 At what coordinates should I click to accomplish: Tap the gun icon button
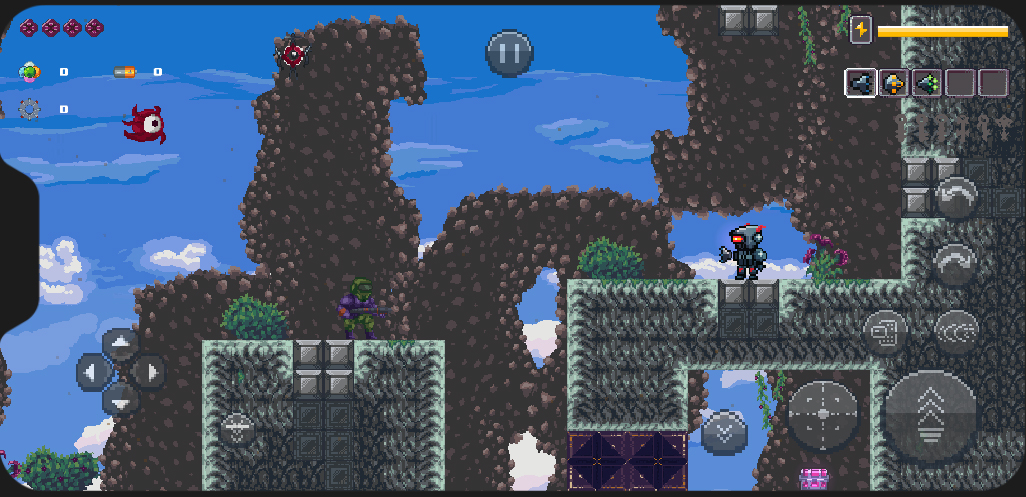point(884,330)
